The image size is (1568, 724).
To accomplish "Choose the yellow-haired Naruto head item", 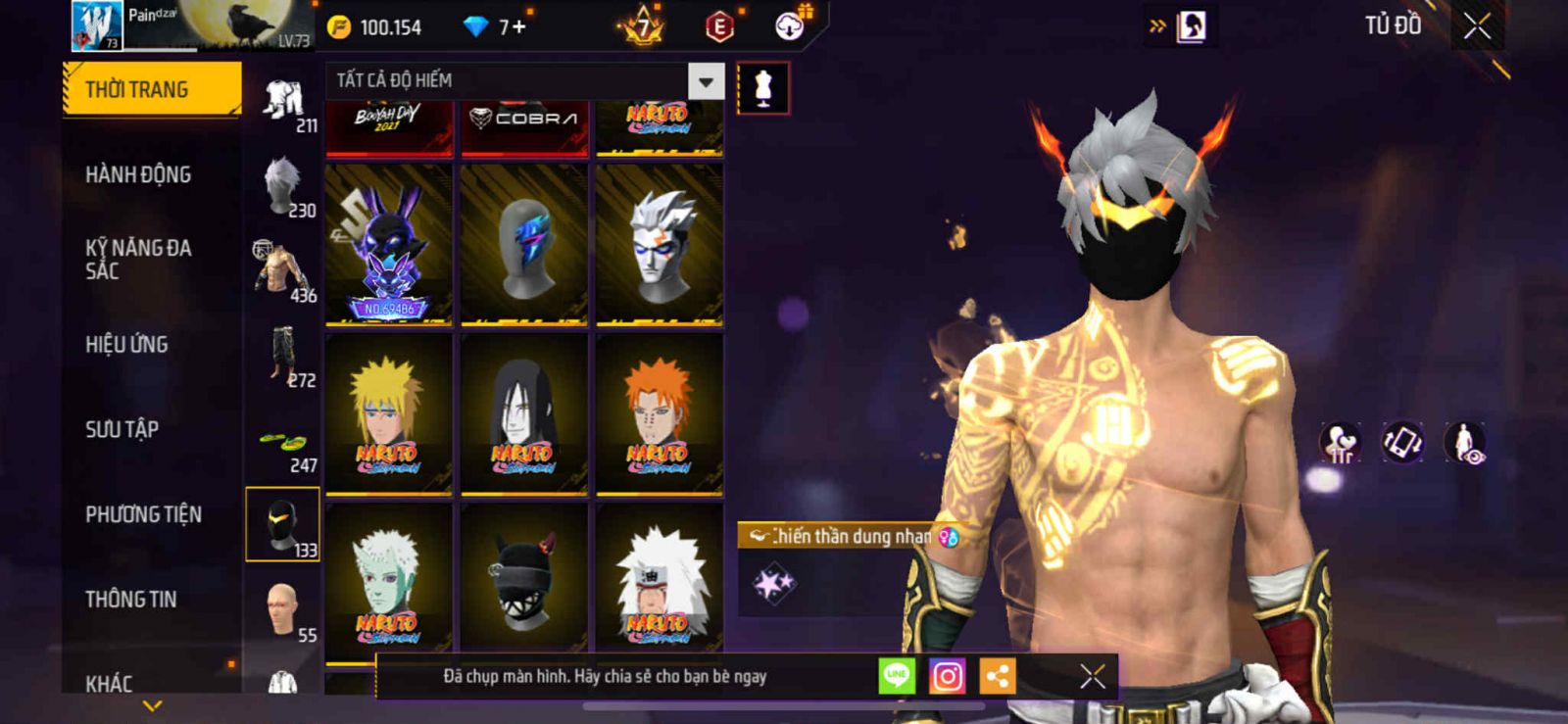I will tap(389, 413).
